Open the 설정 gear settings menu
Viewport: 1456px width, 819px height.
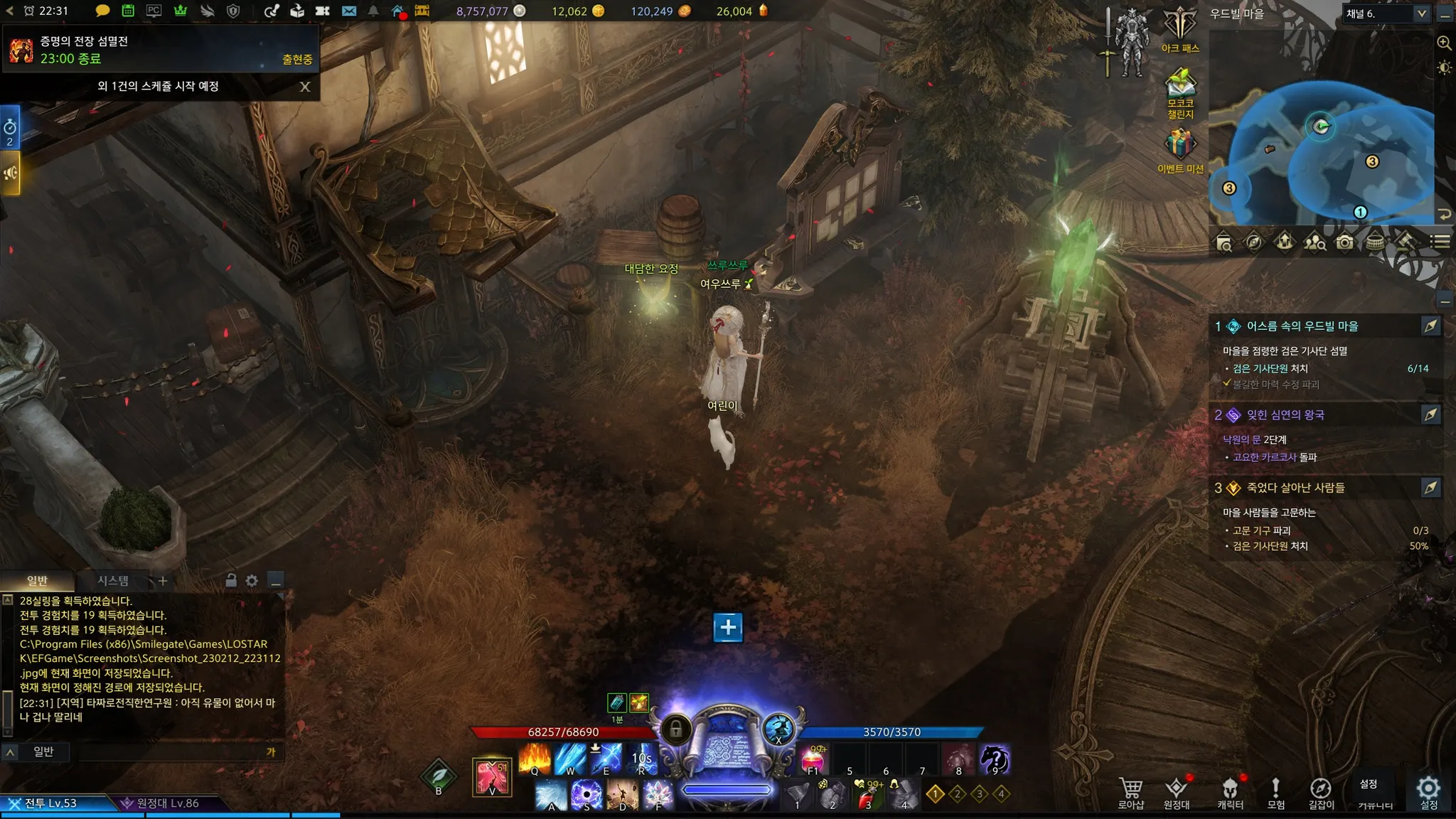tap(1428, 791)
